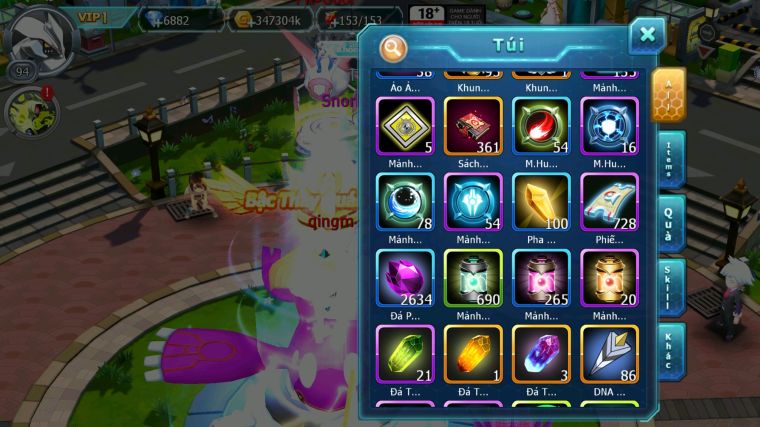Select the red book item with 361

point(473,126)
